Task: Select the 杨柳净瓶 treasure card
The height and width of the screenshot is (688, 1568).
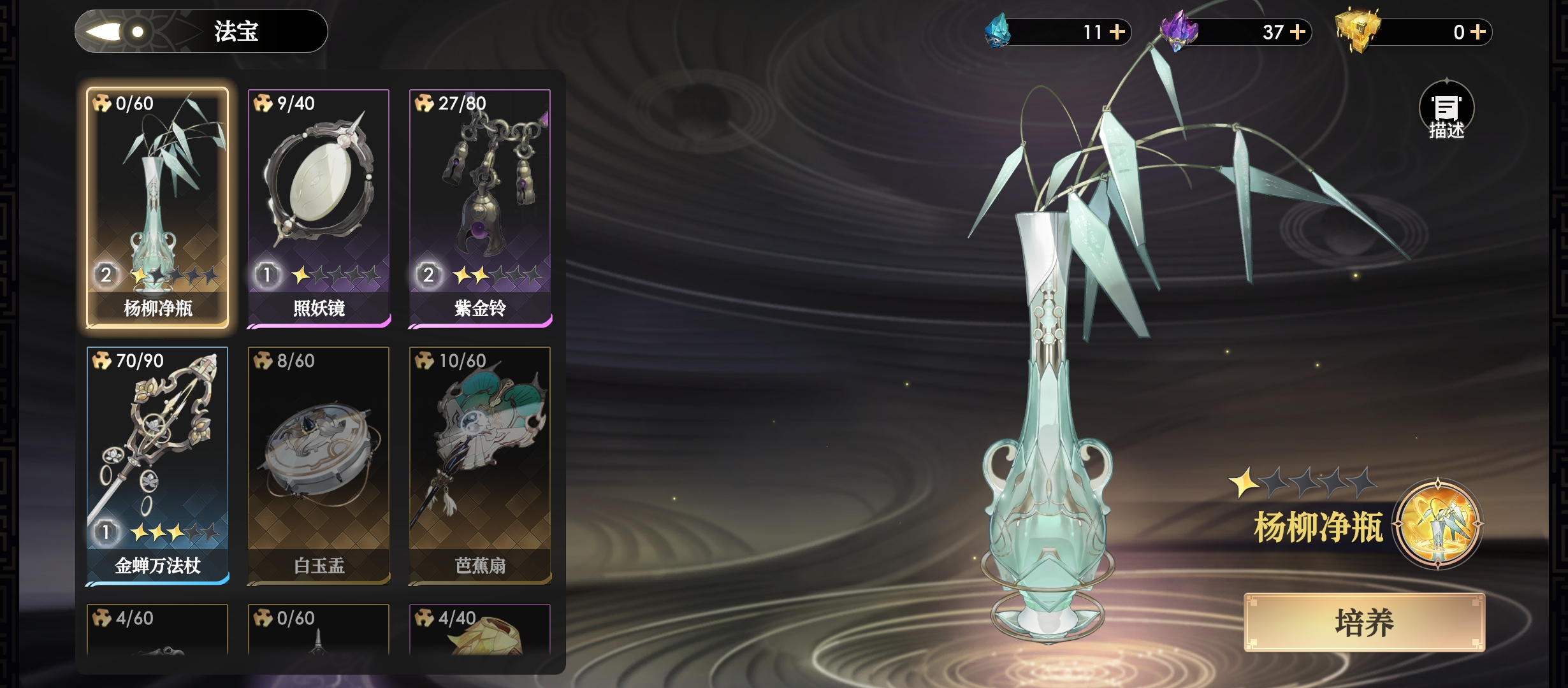Action: click(157, 207)
